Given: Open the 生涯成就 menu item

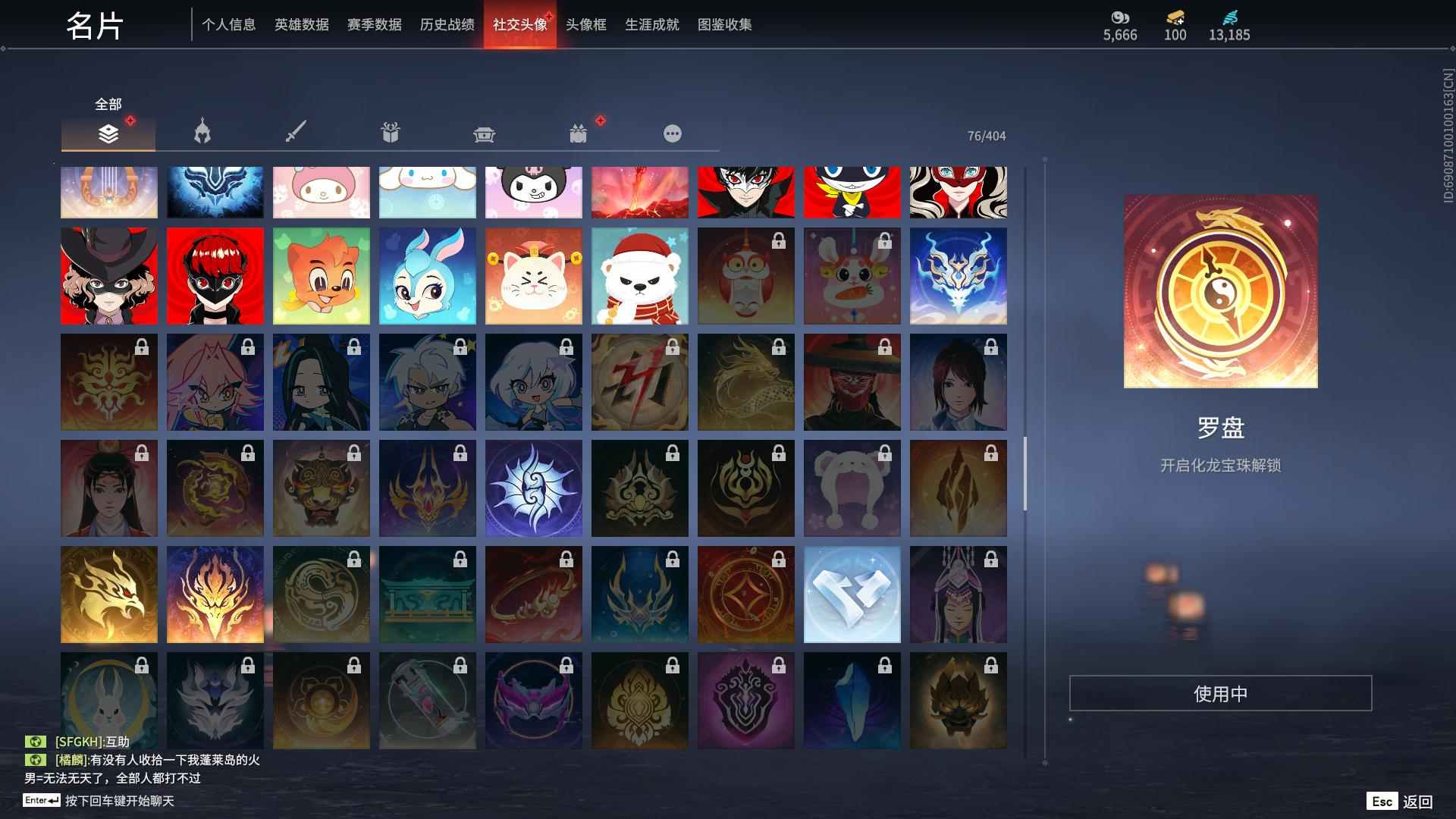Looking at the screenshot, I should click(x=651, y=24).
